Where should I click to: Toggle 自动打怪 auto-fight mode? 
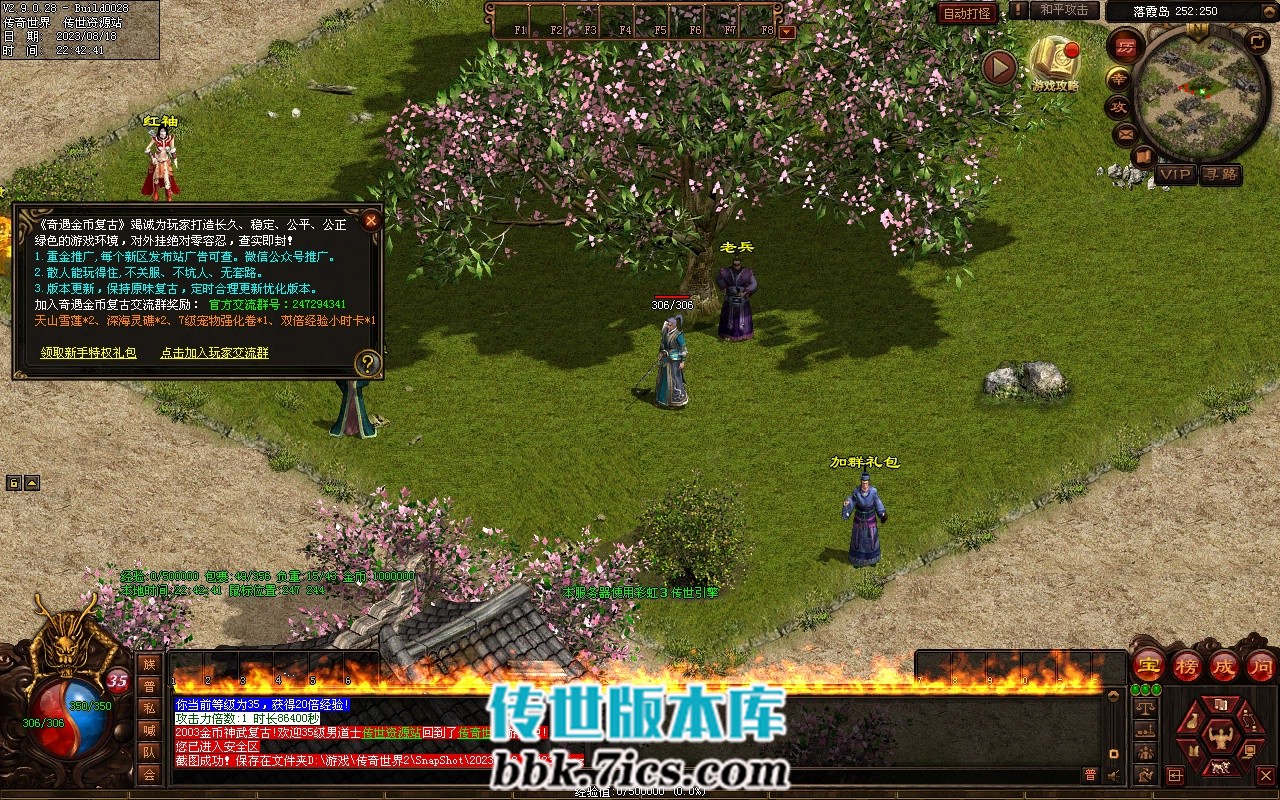coord(967,13)
